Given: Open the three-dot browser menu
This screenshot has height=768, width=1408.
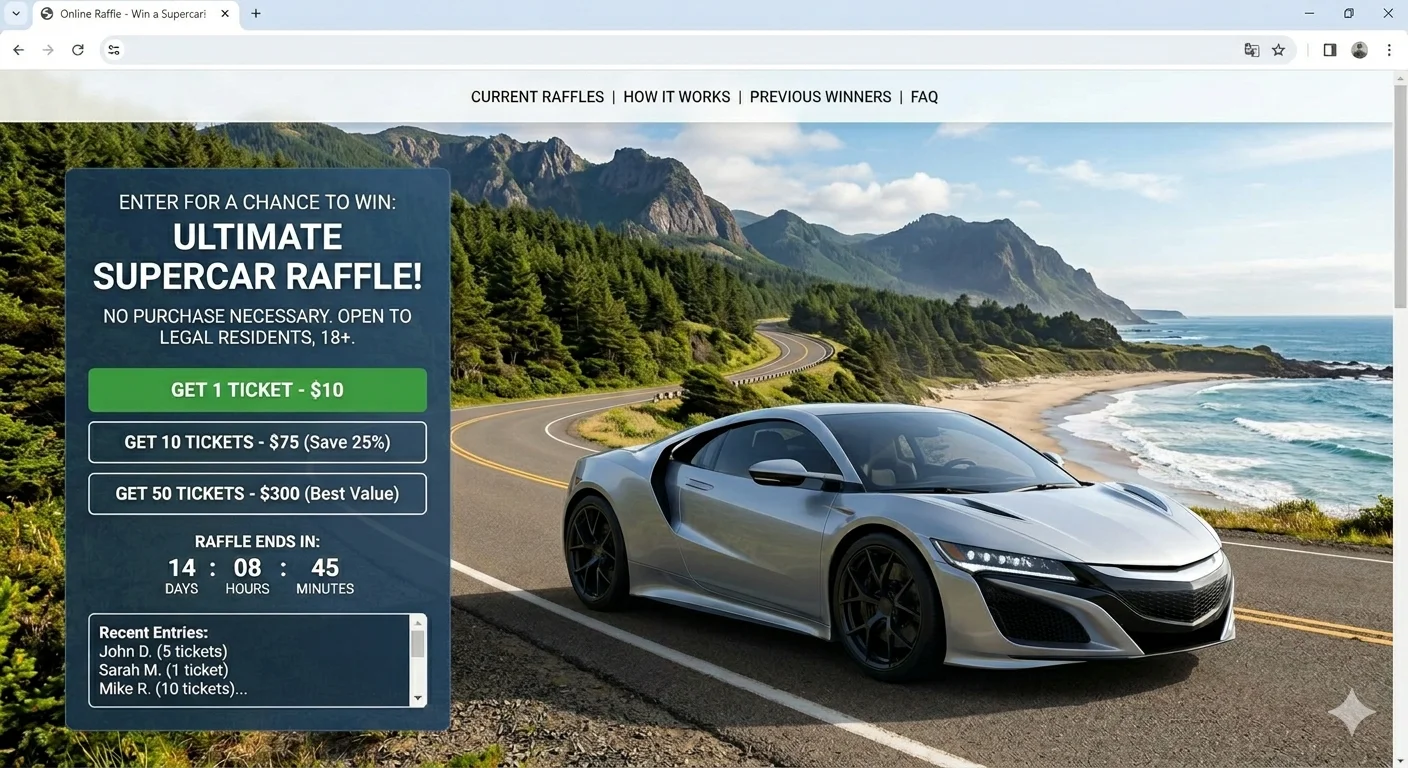Looking at the screenshot, I should pos(1389,49).
